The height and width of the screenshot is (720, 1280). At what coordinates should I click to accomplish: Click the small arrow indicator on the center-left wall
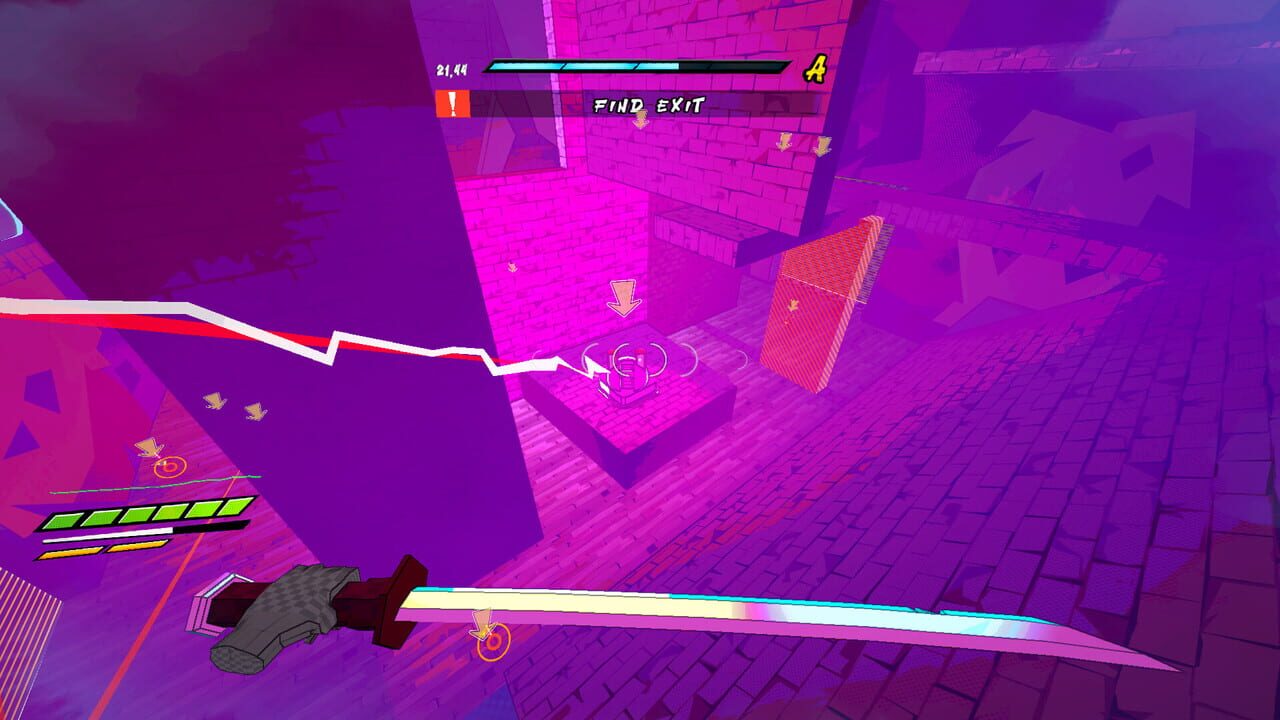click(510, 267)
